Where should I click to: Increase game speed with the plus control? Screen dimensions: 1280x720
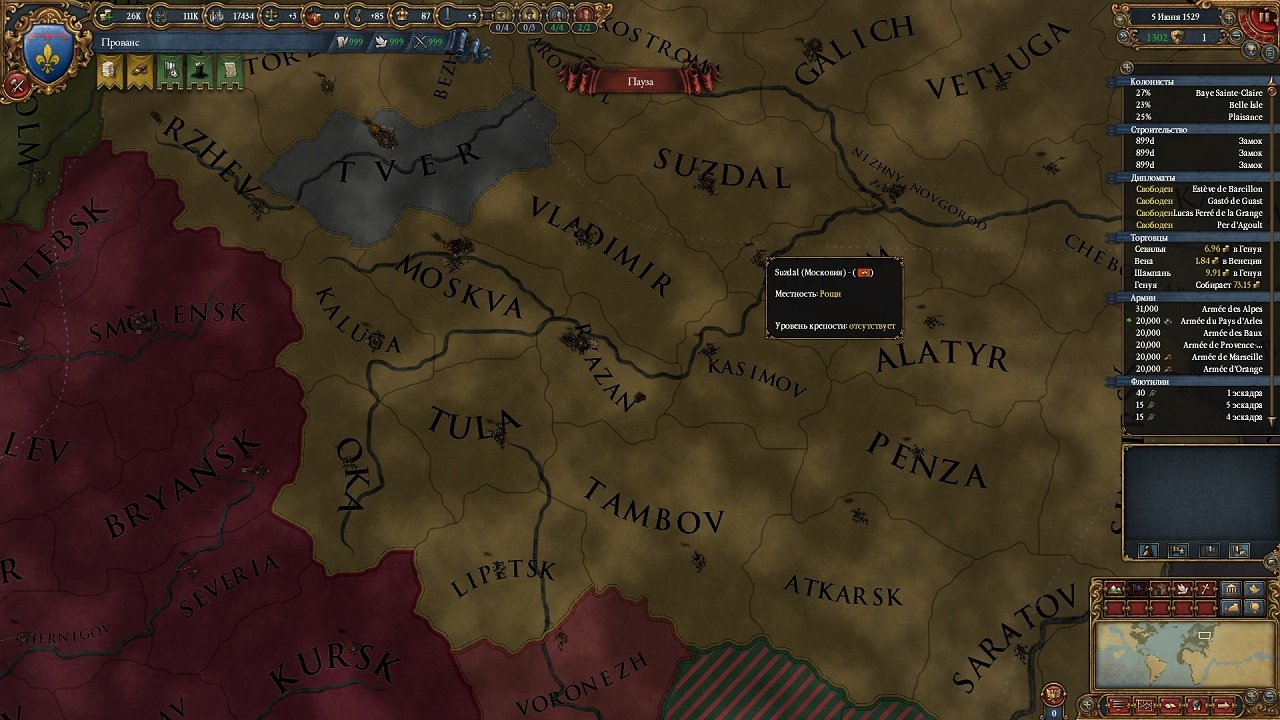(x=1230, y=17)
